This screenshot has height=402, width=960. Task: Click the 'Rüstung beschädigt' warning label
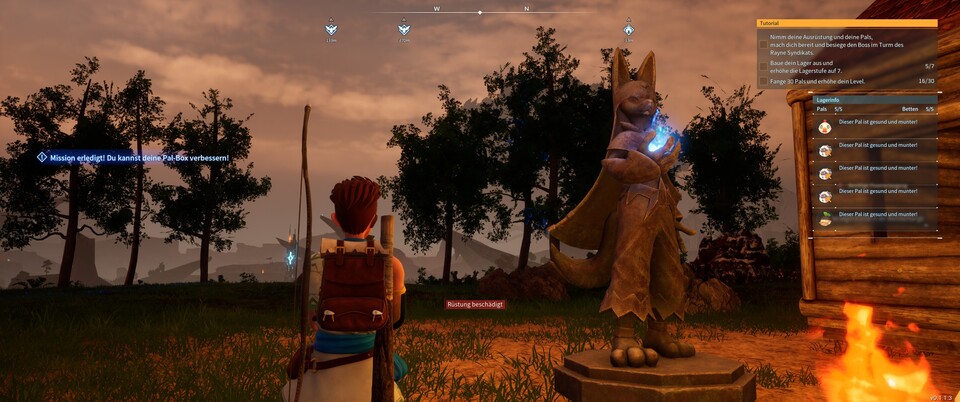[475, 304]
